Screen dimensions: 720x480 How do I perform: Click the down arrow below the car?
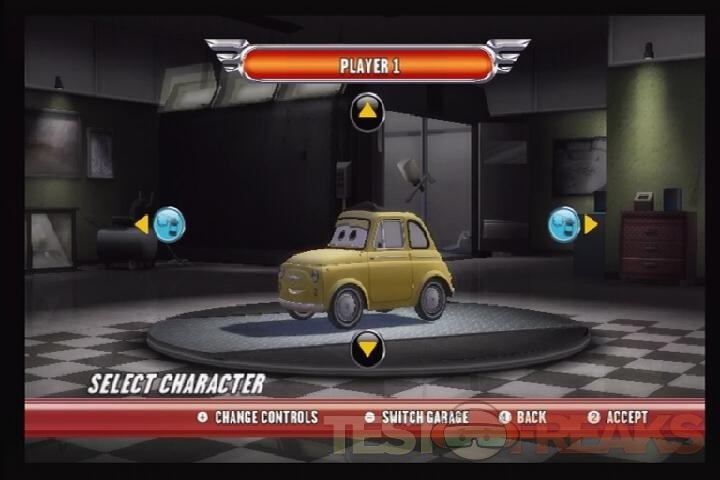pyautogui.click(x=367, y=349)
